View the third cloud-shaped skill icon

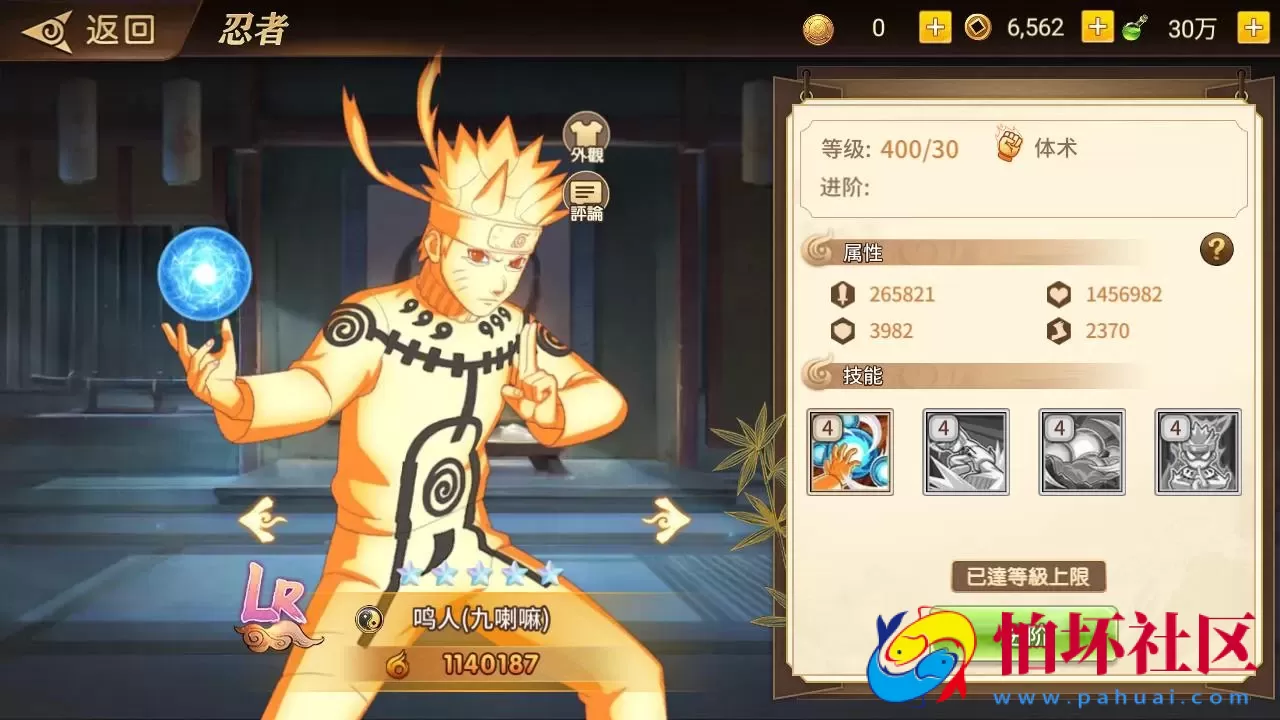(x=1081, y=452)
